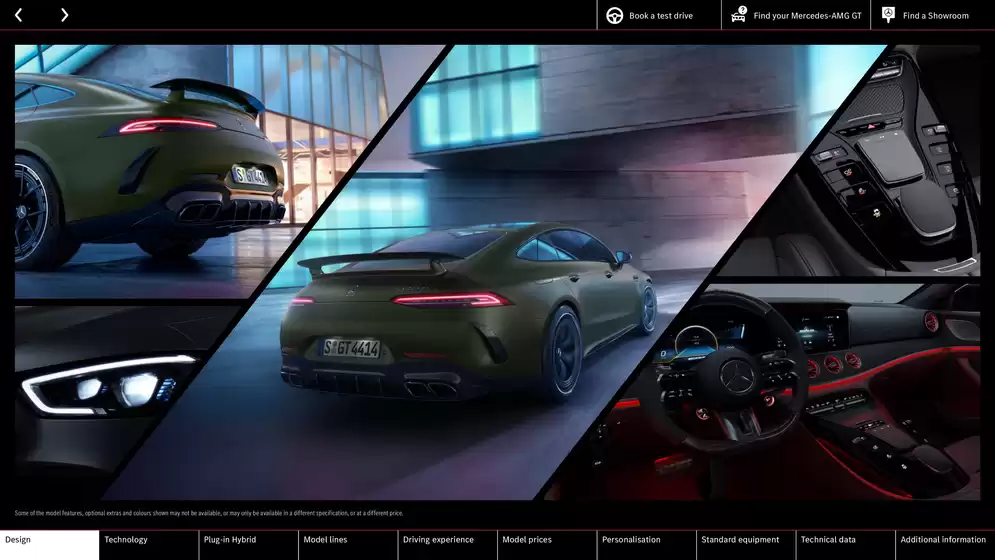Switch to the Personalisation tab
The width and height of the screenshot is (995, 560).
click(x=646, y=544)
